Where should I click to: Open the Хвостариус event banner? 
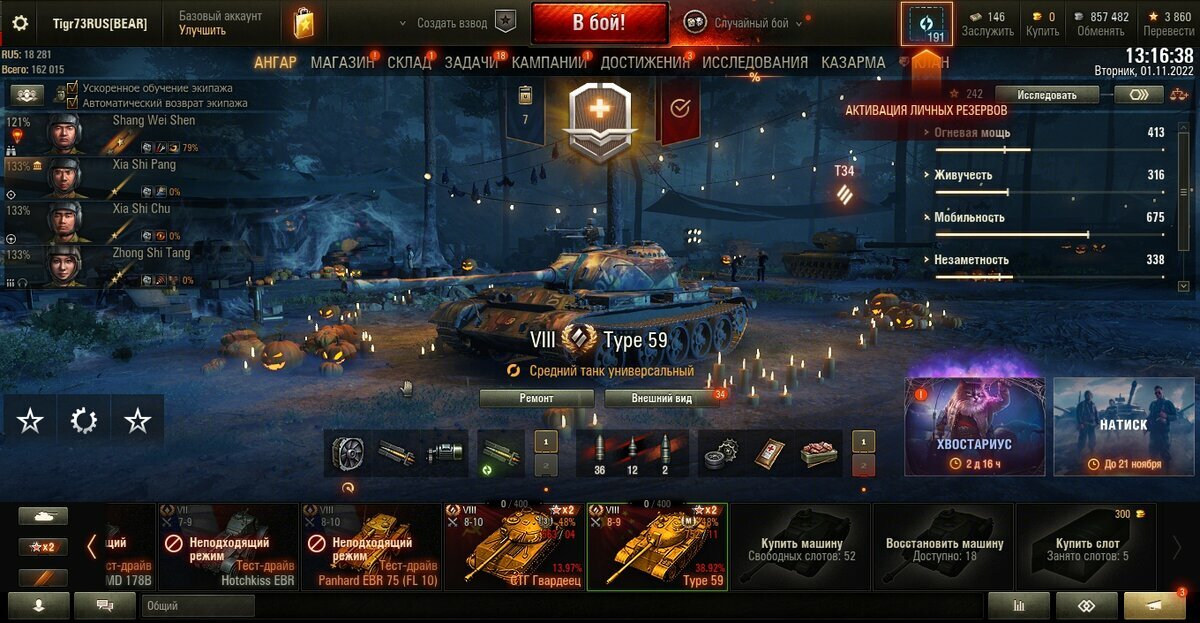[x=974, y=426]
